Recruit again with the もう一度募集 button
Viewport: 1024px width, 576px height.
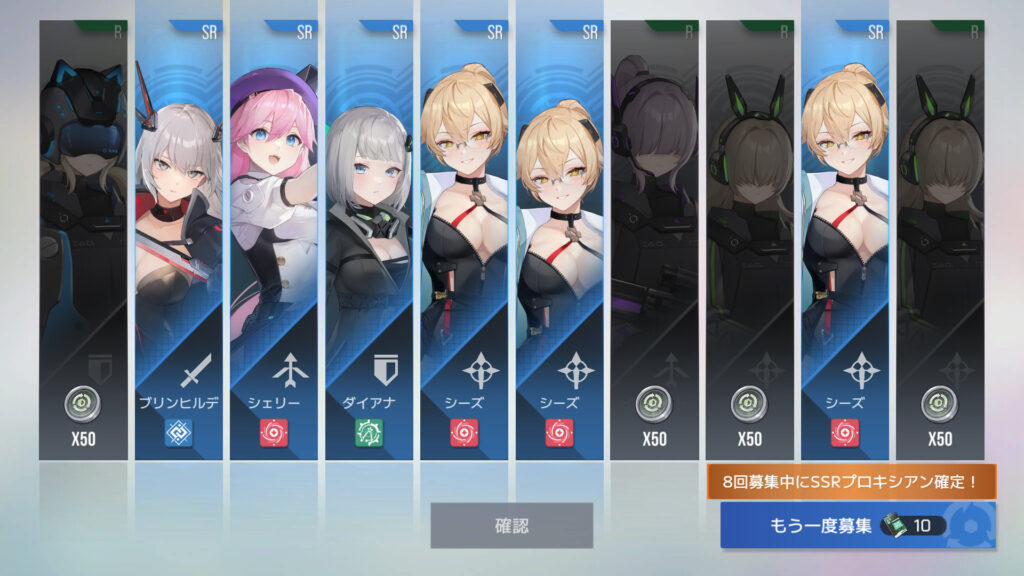point(855,525)
